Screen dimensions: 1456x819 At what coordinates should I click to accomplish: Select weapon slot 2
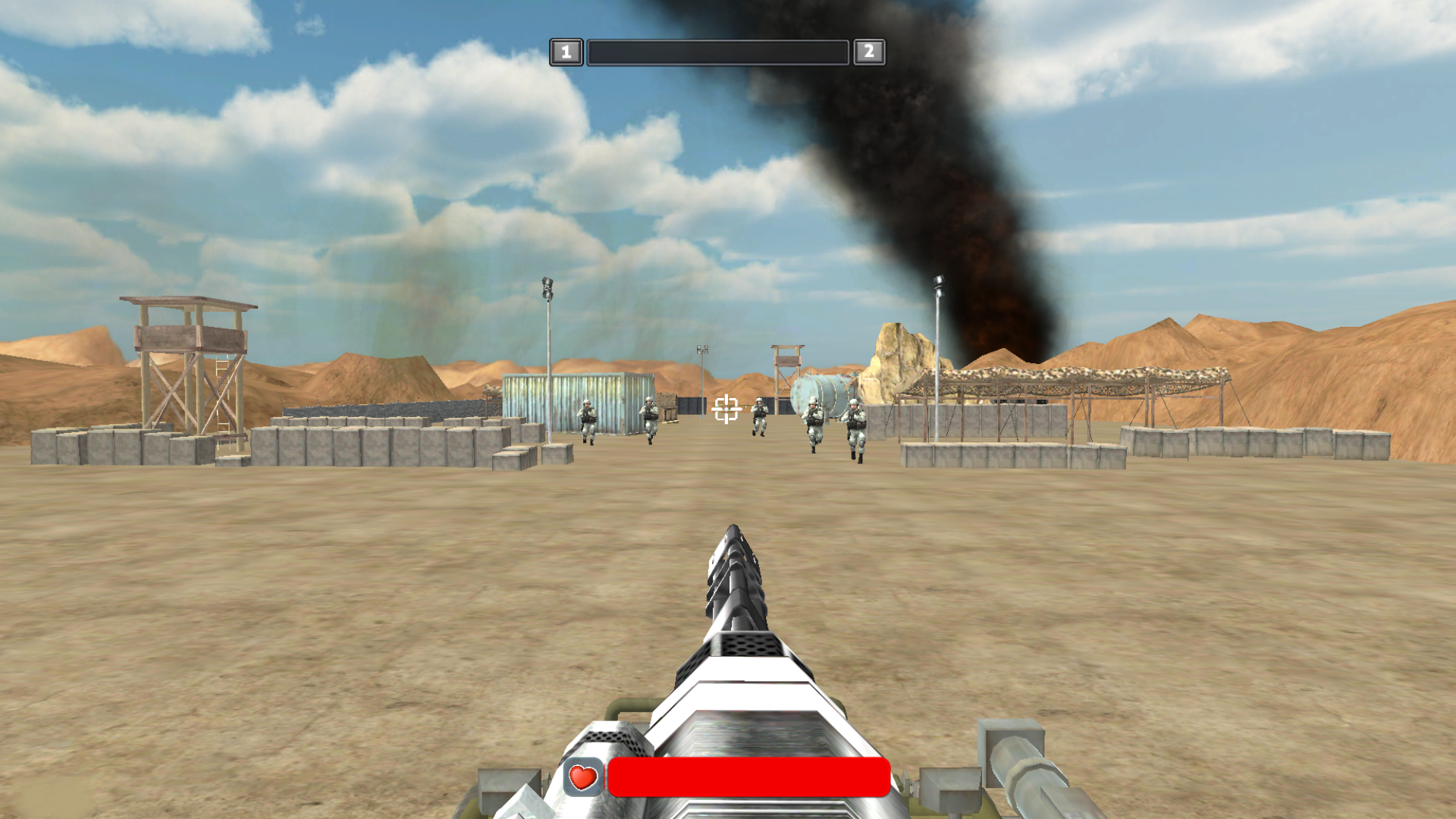tap(869, 52)
